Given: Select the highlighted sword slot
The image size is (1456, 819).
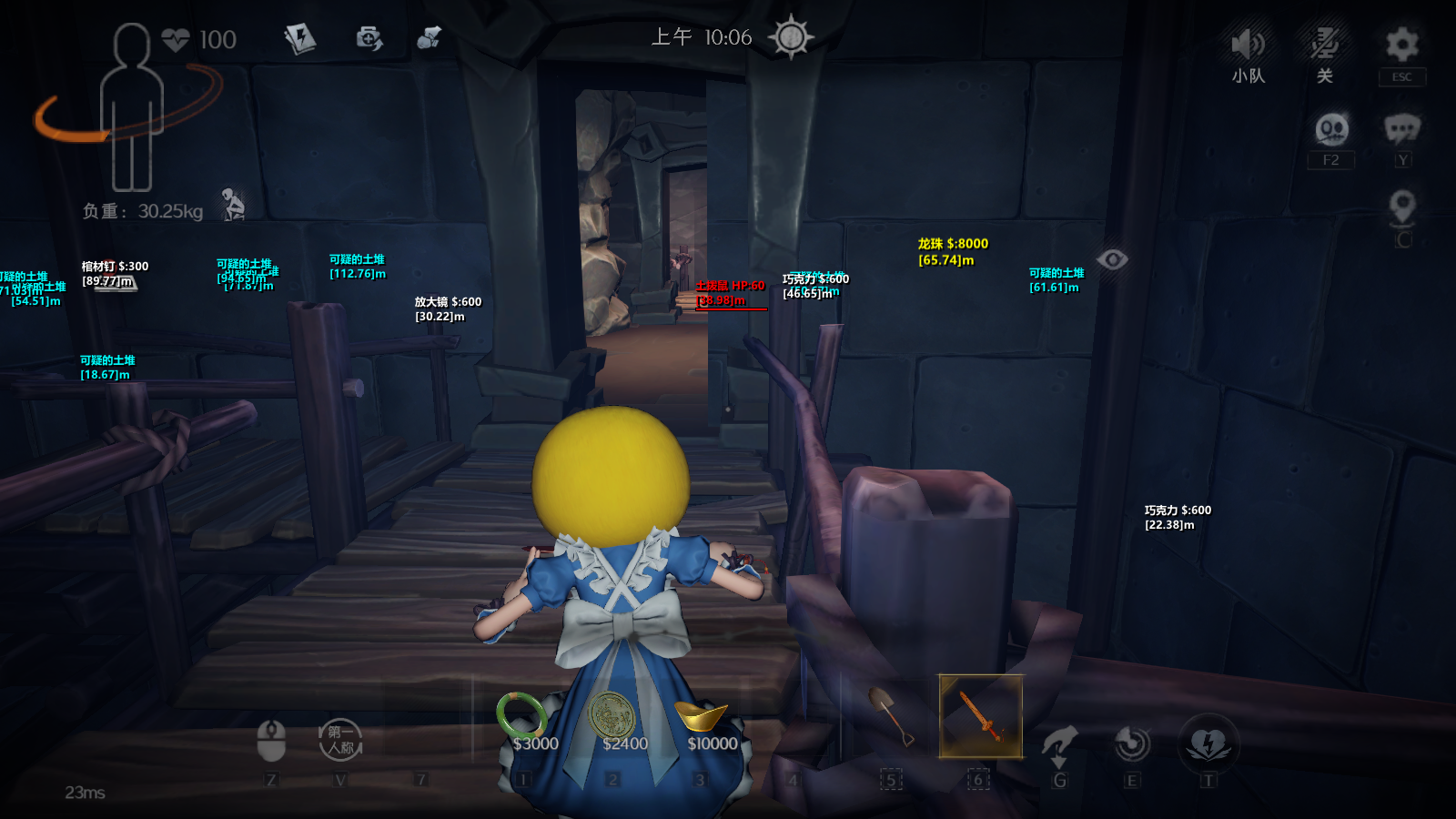Looking at the screenshot, I should (980, 717).
